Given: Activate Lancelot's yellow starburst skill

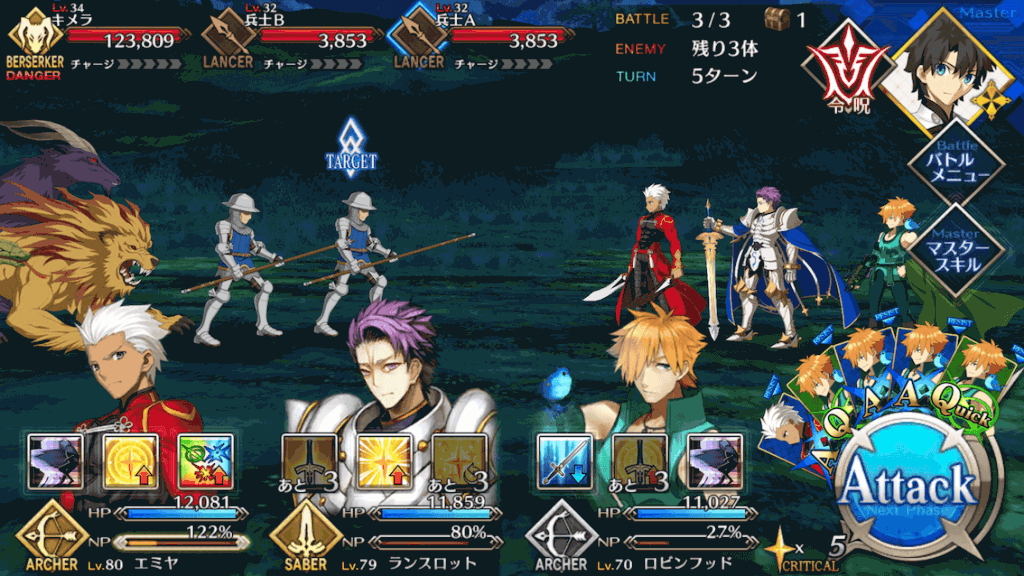Looking at the screenshot, I should (x=385, y=461).
